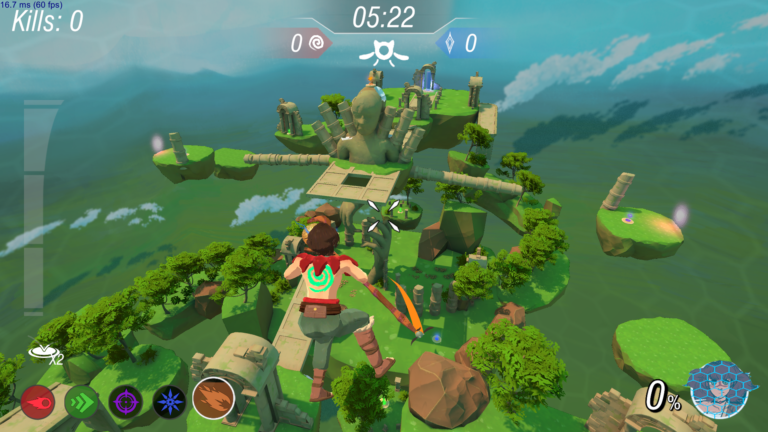Use the green chevron dash ability
The image size is (768, 432).
[81, 402]
